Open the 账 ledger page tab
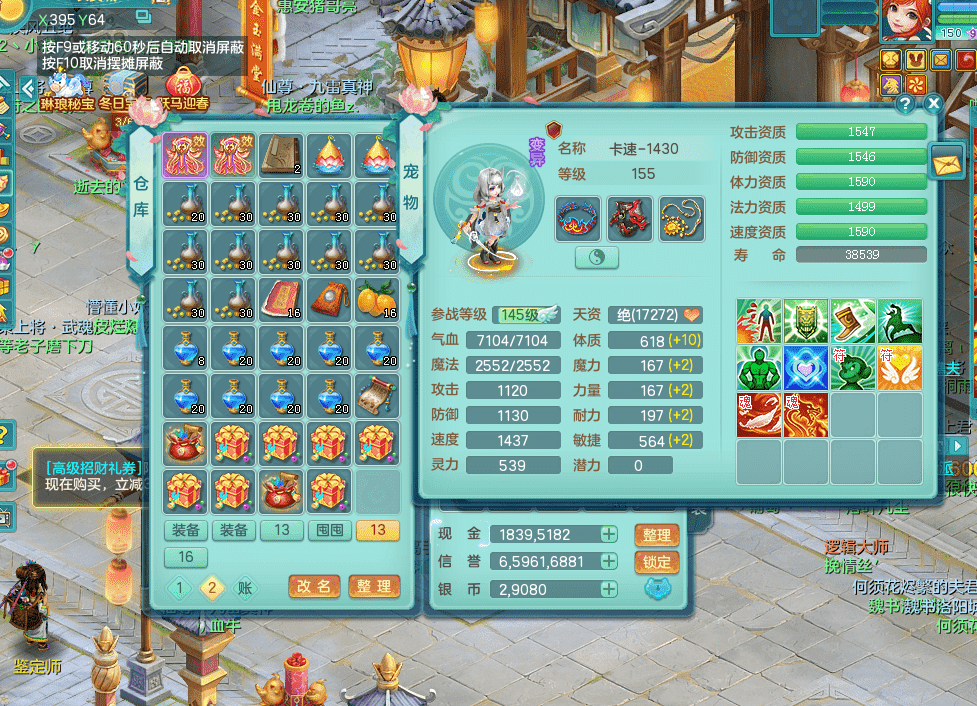 [245, 587]
